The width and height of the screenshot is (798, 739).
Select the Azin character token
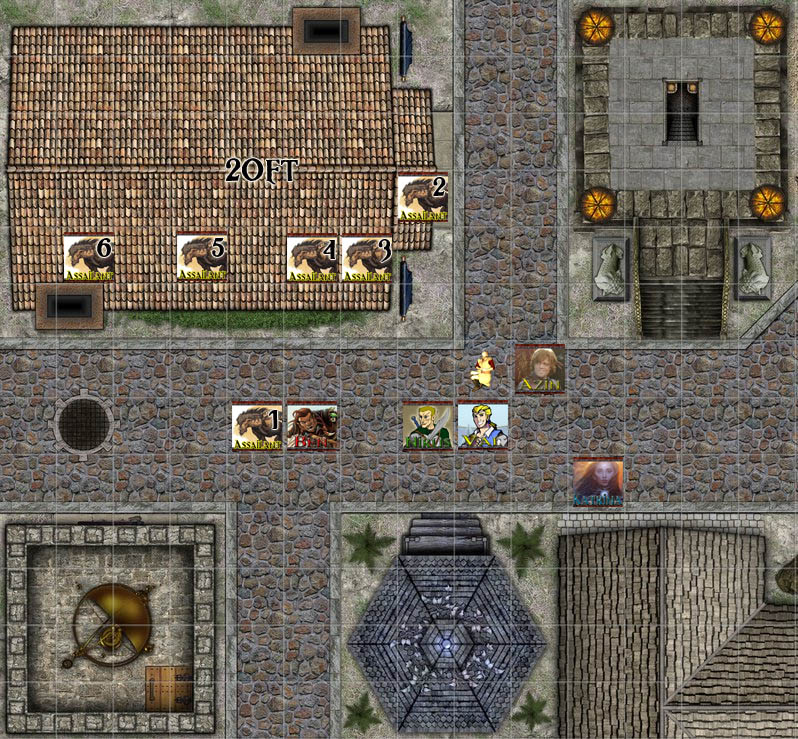(540, 370)
